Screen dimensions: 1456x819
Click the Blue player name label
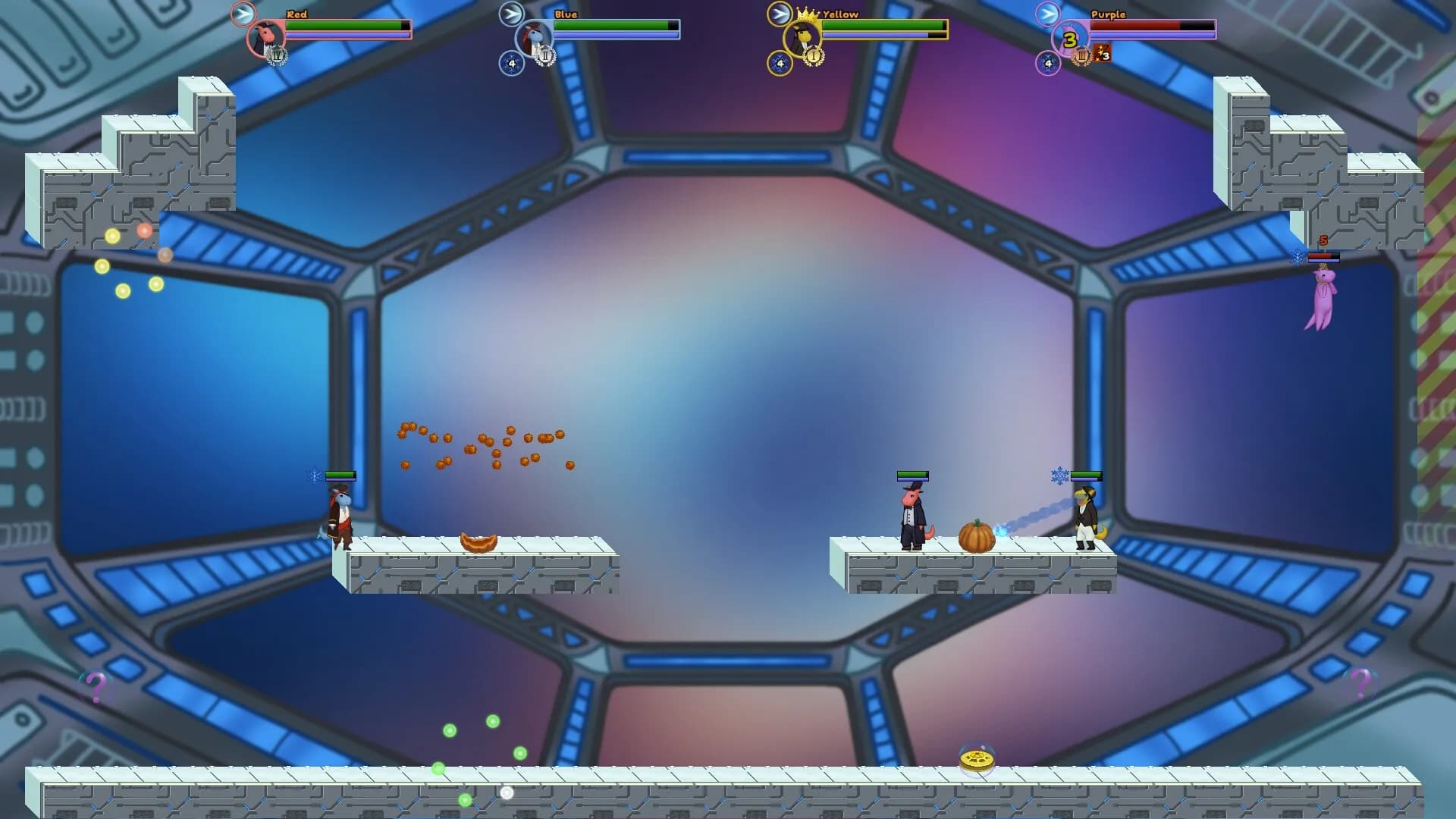point(565,14)
